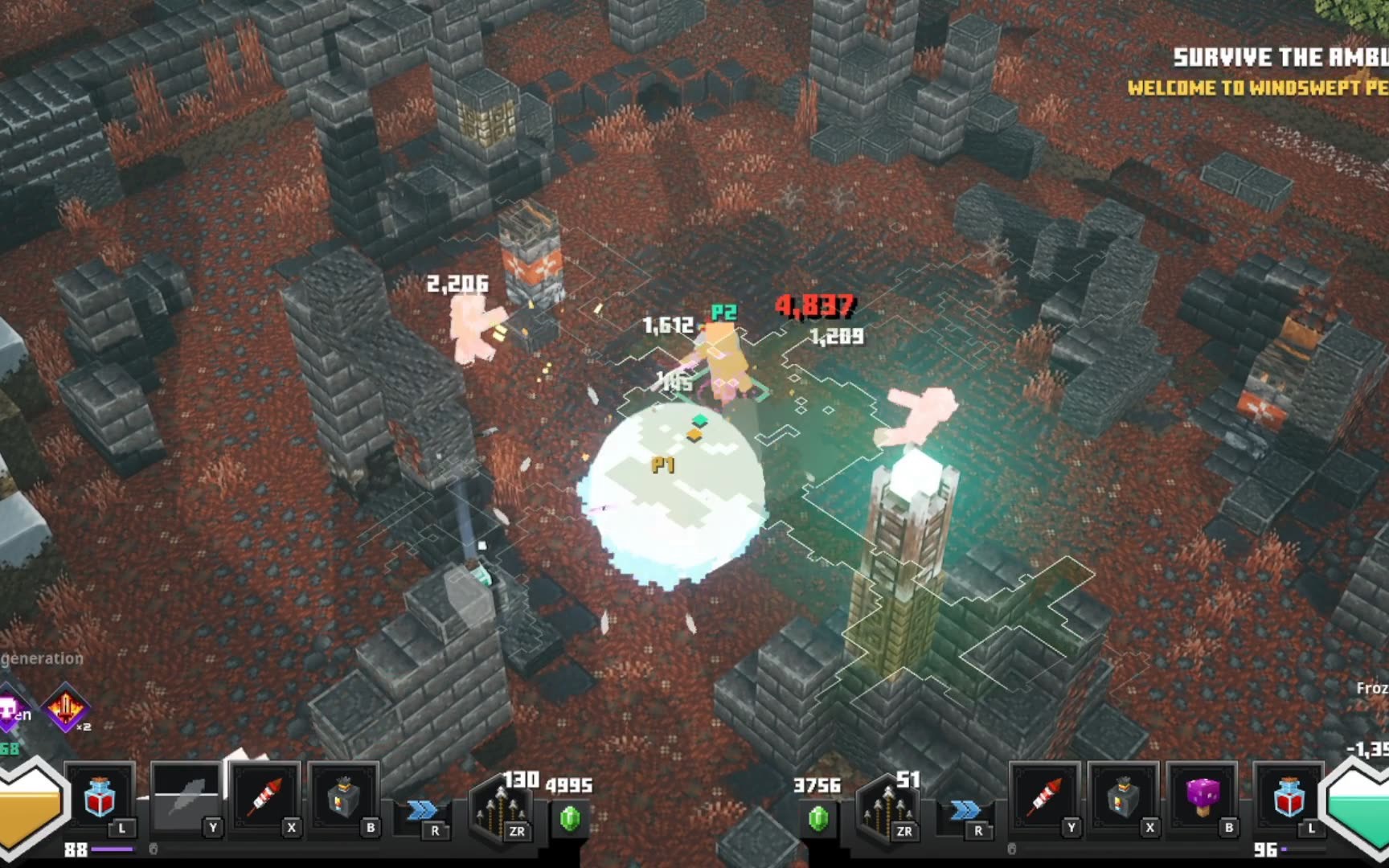The image size is (1389, 868).
Task: Trigger the left player's crowned box artifact
Action: 343,798
